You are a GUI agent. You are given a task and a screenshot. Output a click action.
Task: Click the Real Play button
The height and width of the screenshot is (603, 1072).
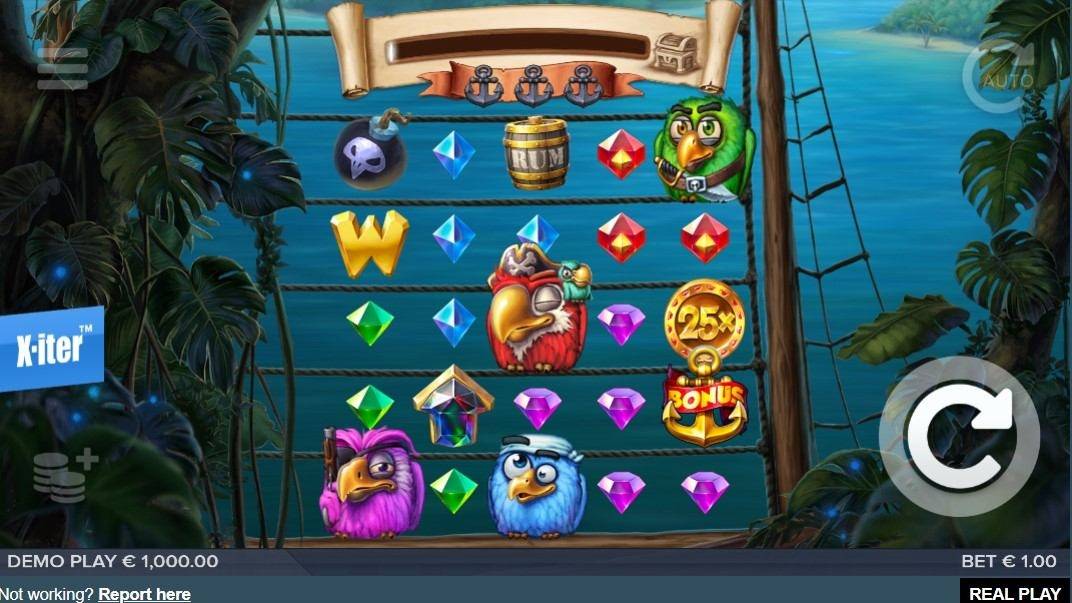click(x=1015, y=592)
